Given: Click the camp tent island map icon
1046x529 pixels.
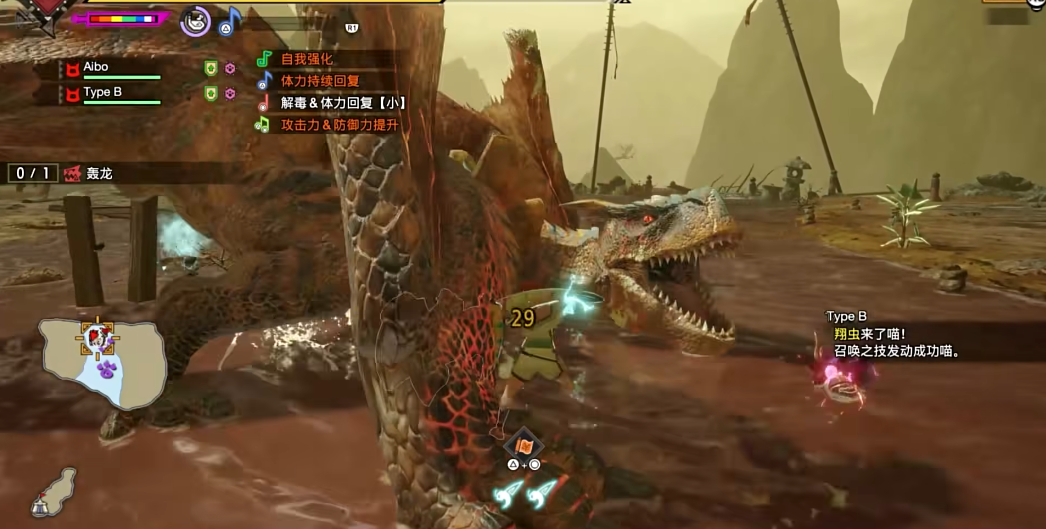Looking at the screenshot, I should (55, 492).
